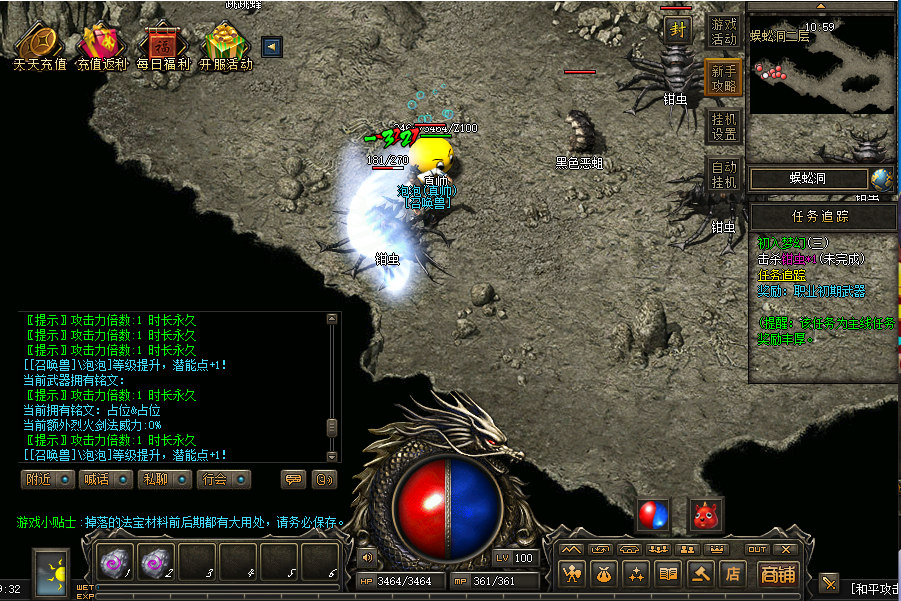Viewport: 901px width, 601px height.
Task: Switch chat to the 私聊 private channel
Action: [x=164, y=479]
